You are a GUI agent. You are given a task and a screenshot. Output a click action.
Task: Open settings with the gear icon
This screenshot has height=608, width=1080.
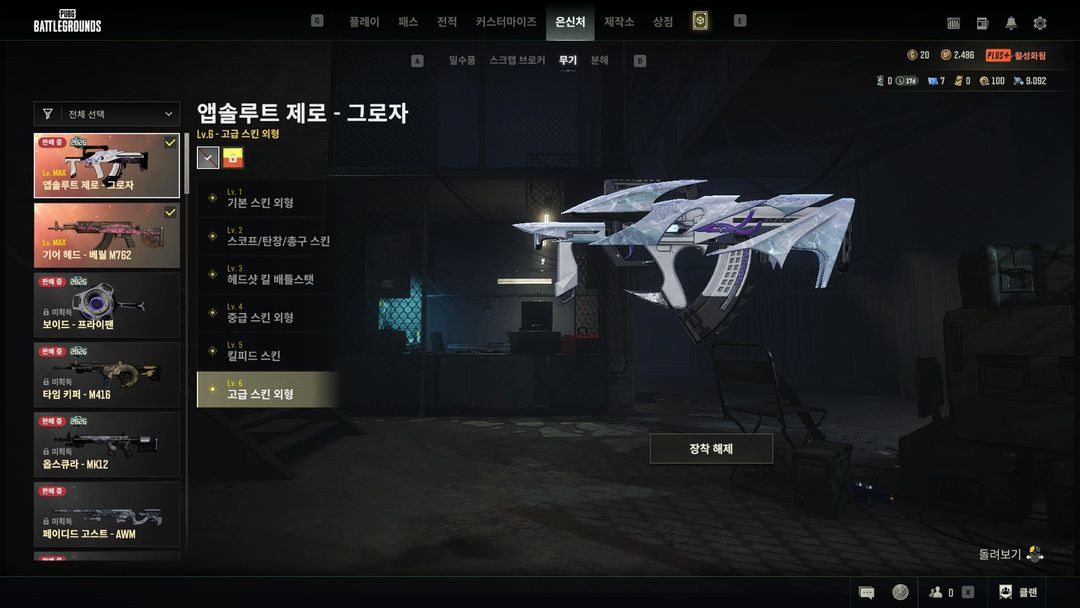click(1040, 23)
